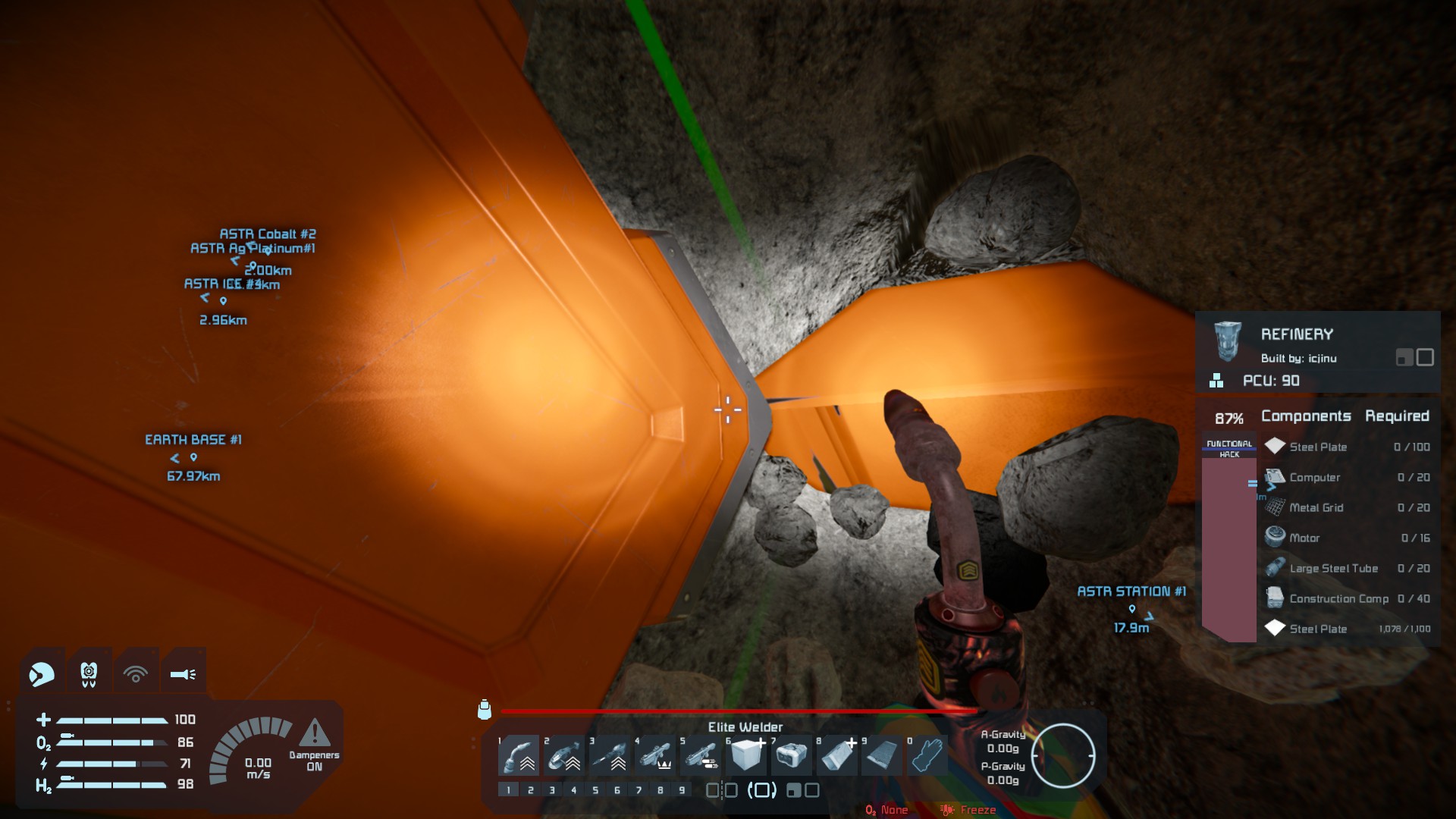Pick the flat grated panel in slot 9
Viewport: 1456px width, 819px height.
coord(882,755)
